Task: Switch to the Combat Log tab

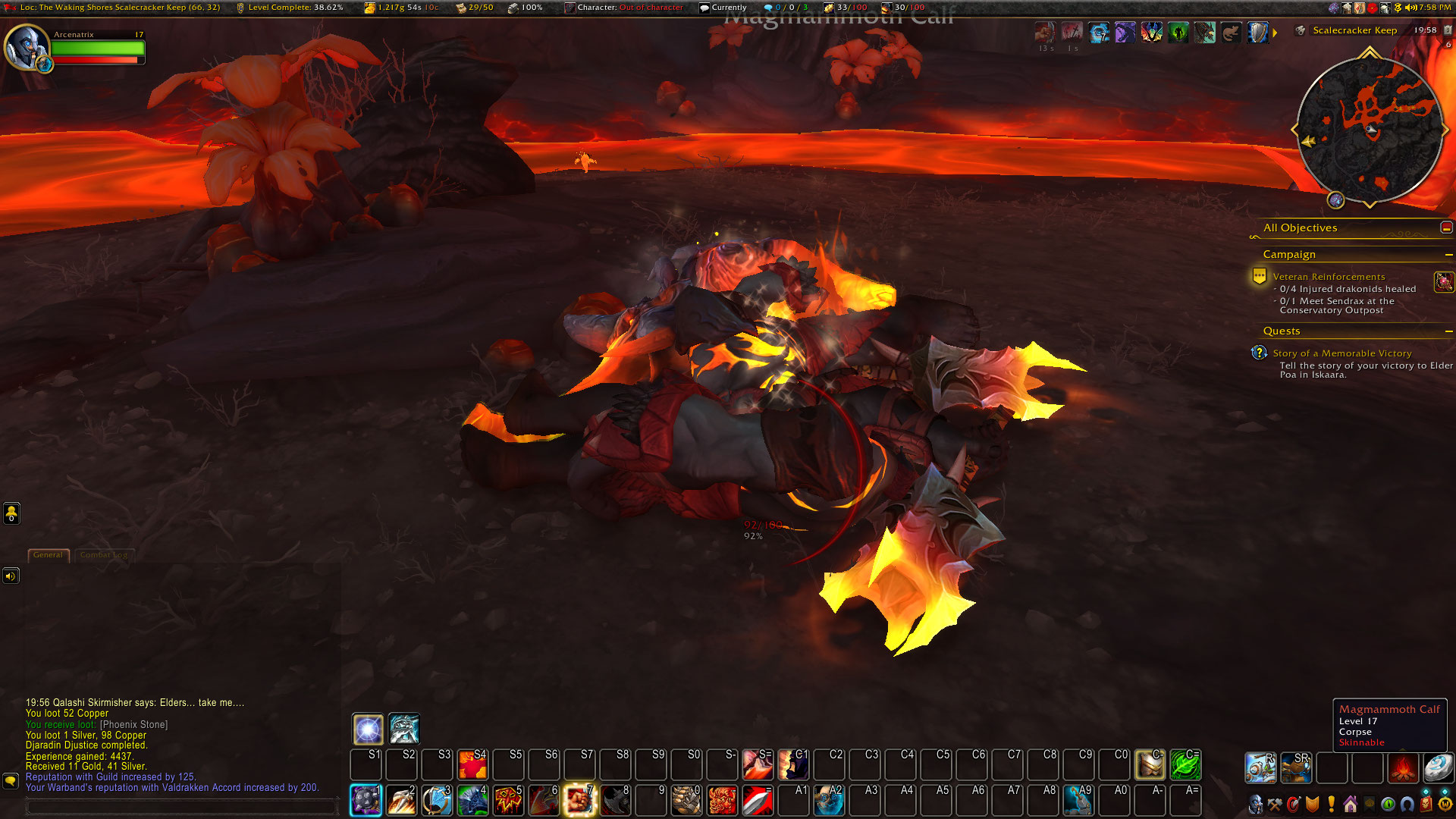Action: (x=103, y=555)
